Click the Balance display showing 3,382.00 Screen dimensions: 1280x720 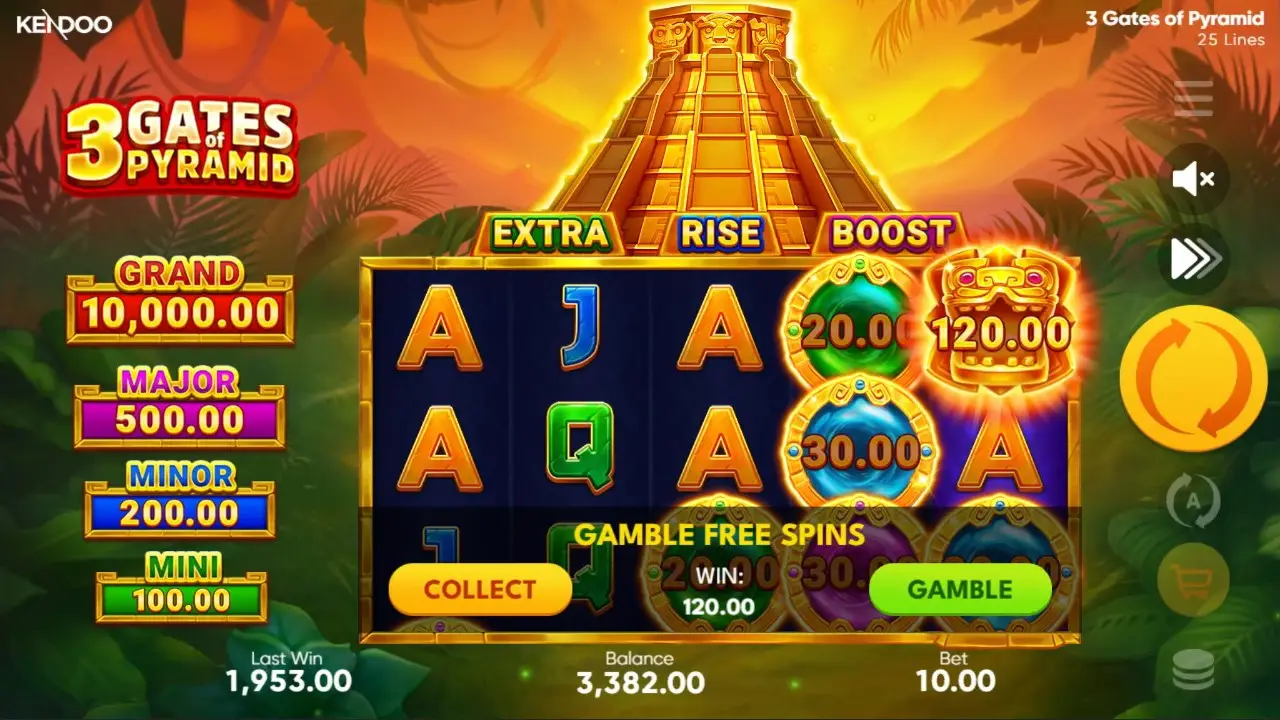tap(640, 673)
